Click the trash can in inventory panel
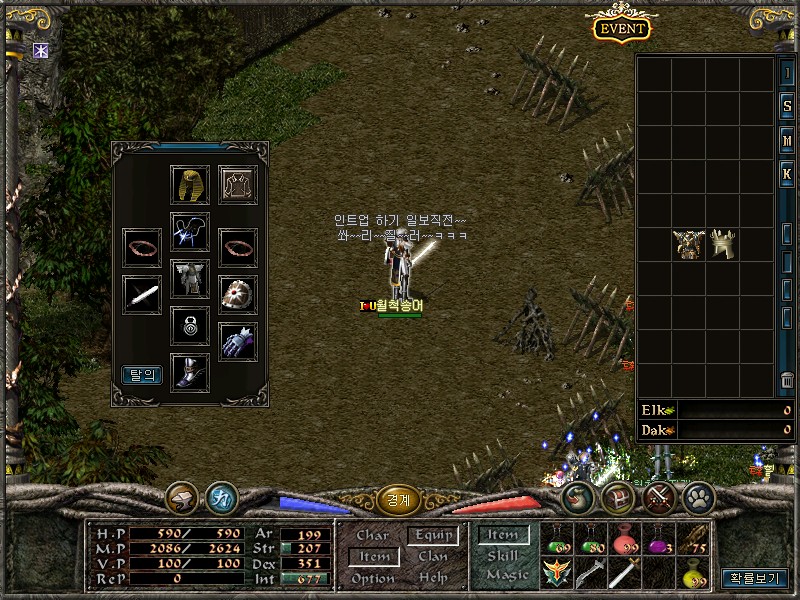 [787, 380]
